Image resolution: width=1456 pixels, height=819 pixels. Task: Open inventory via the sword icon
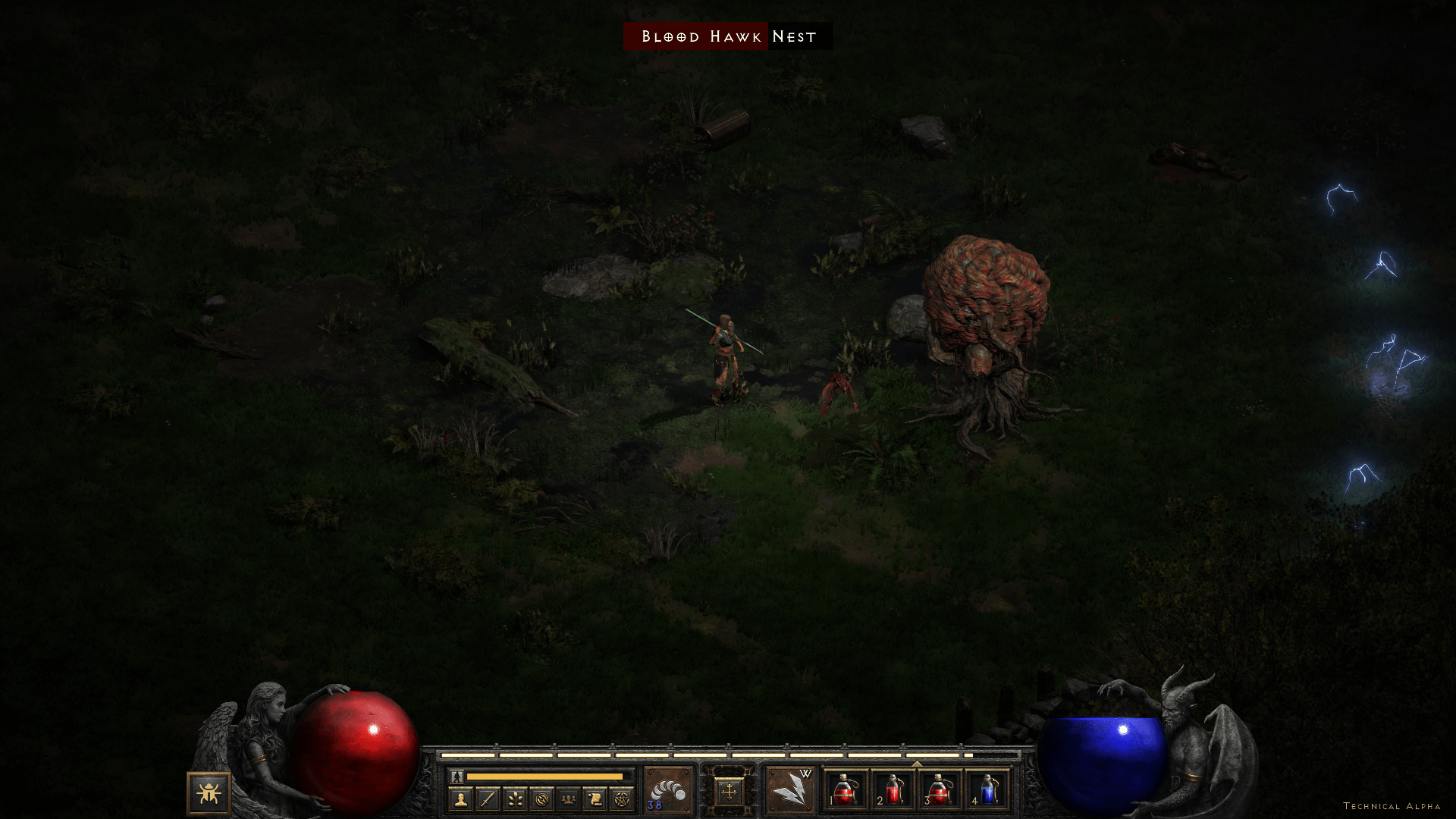tap(488, 799)
